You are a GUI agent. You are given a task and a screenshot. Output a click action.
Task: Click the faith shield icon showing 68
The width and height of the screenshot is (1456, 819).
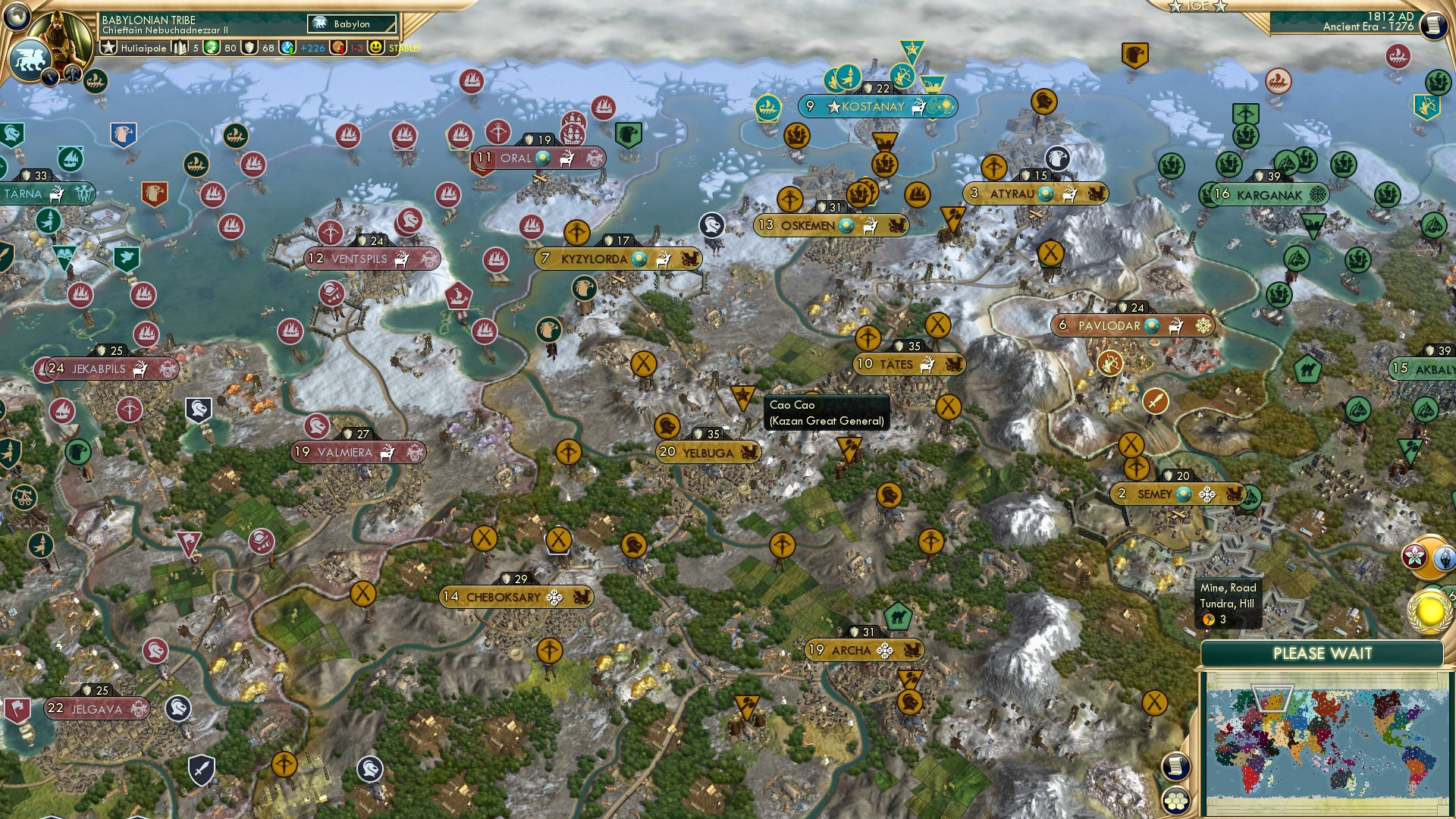click(248, 47)
